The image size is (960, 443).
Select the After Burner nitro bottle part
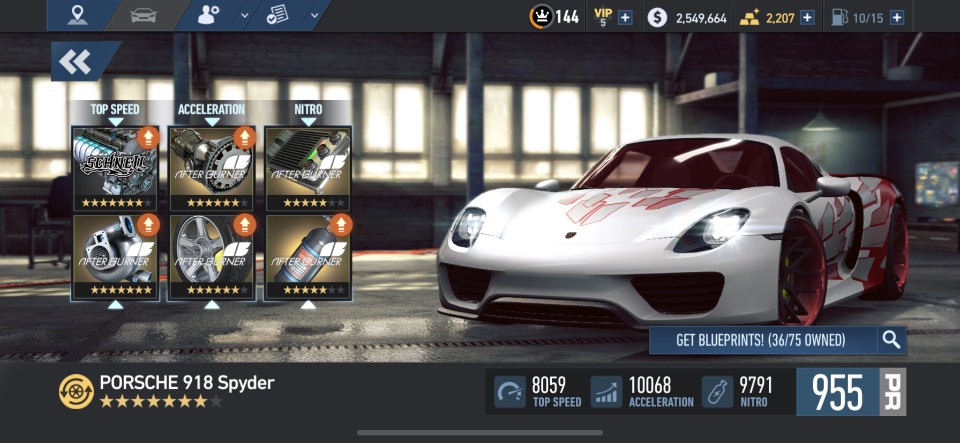pos(308,257)
